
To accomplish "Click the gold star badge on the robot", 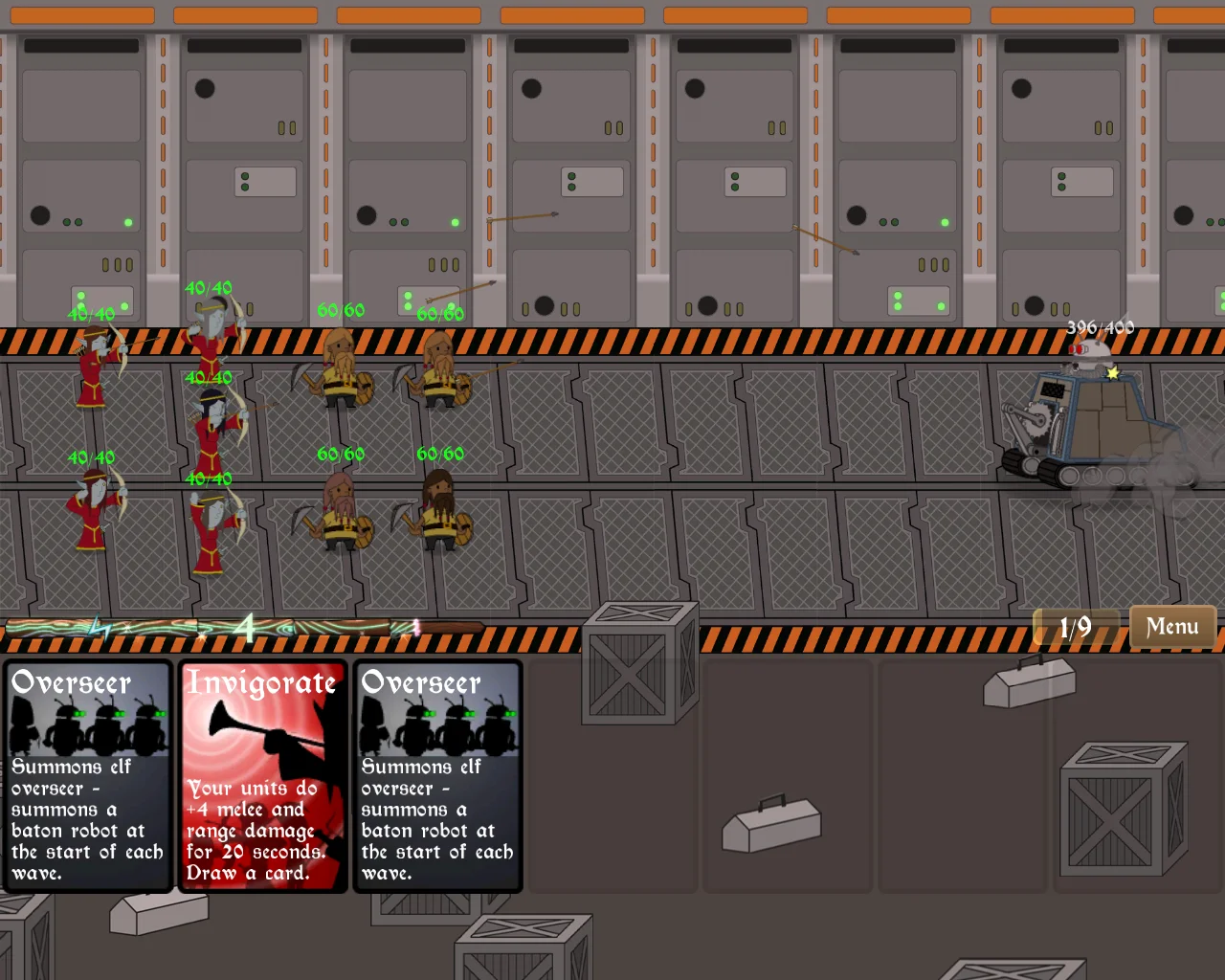I will [1111, 374].
